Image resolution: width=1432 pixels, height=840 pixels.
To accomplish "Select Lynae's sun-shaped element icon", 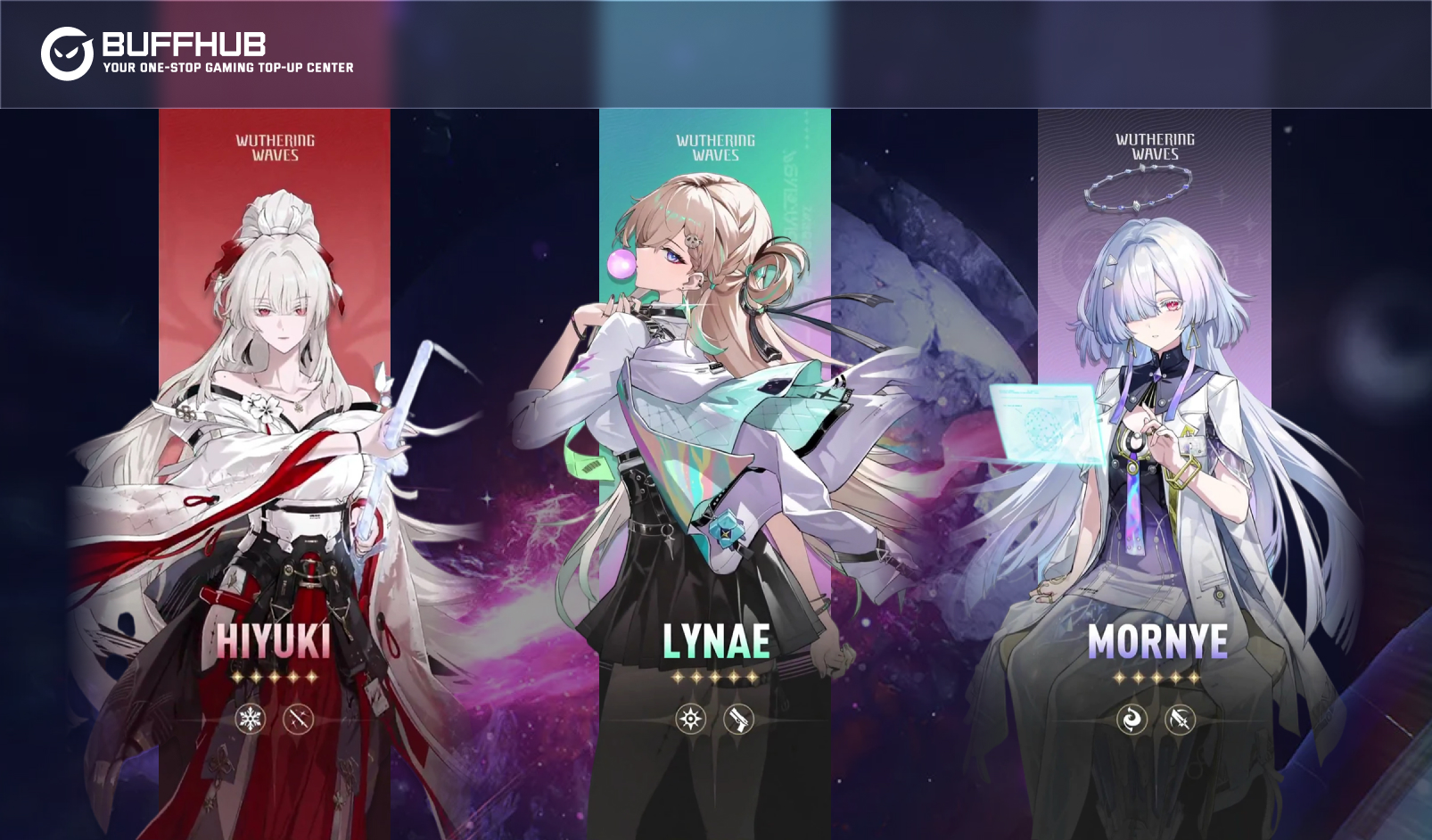I will coord(691,719).
